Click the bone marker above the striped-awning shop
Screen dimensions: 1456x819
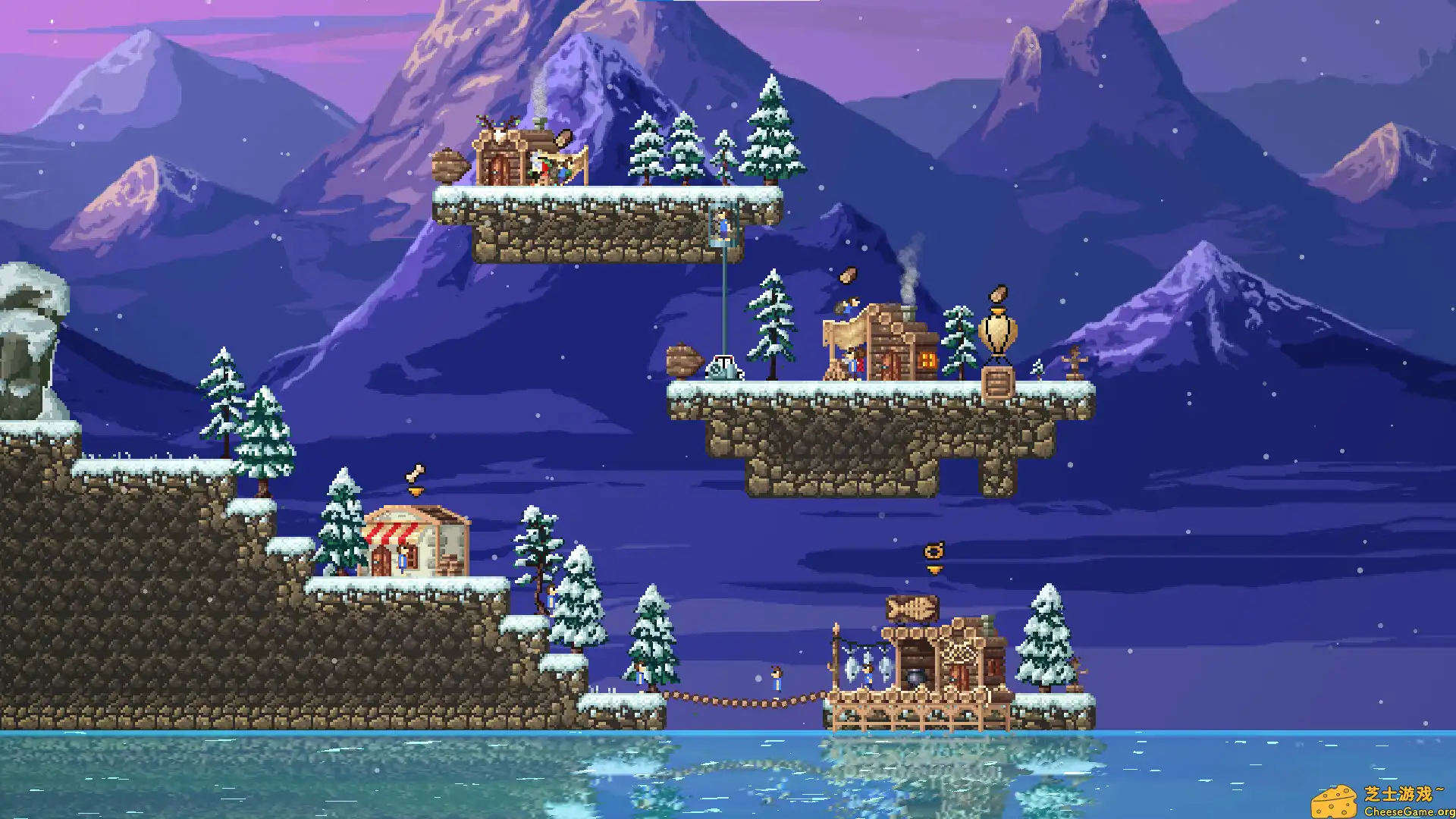click(415, 475)
